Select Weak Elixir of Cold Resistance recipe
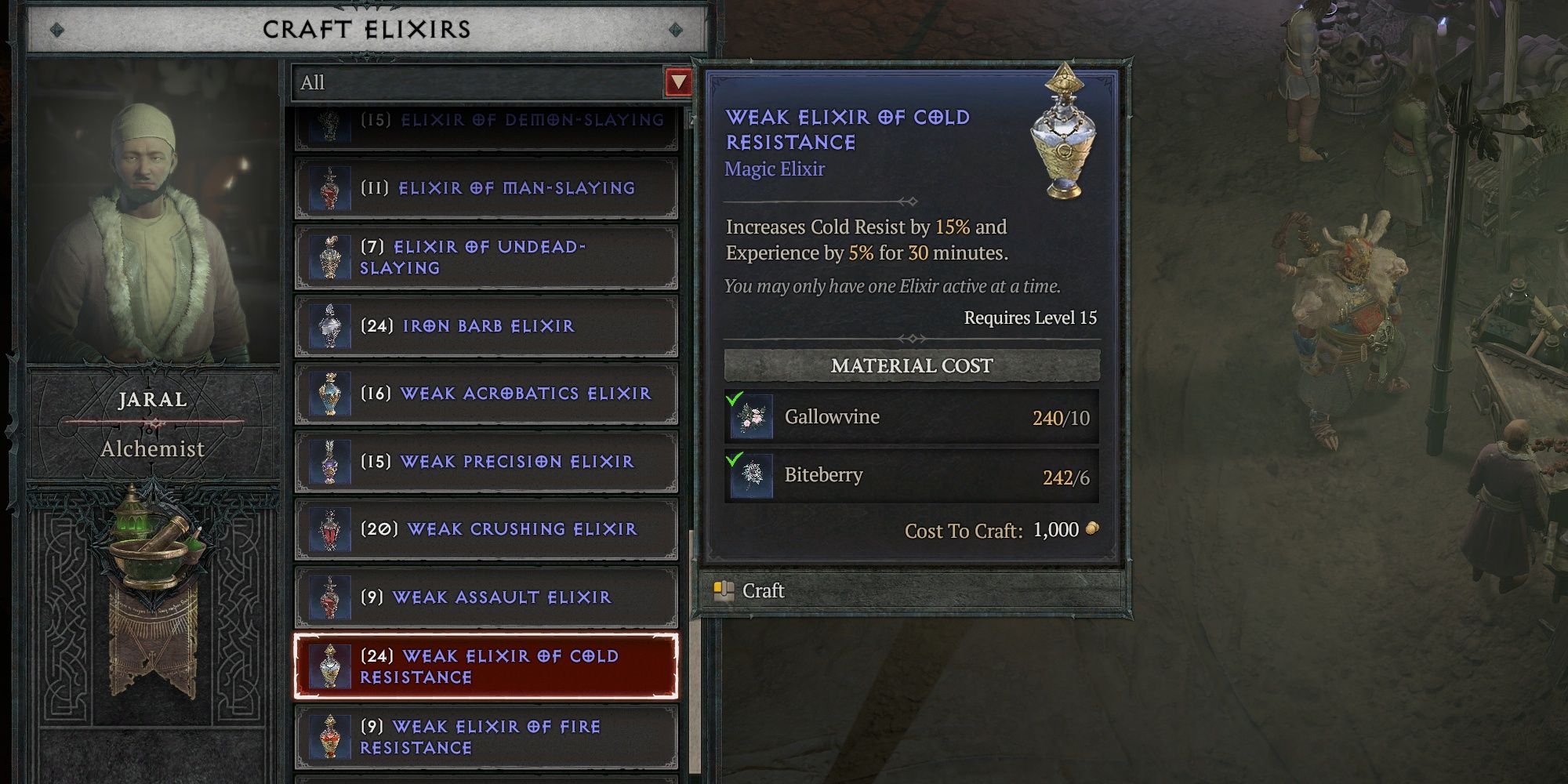The image size is (1568, 784). point(486,666)
